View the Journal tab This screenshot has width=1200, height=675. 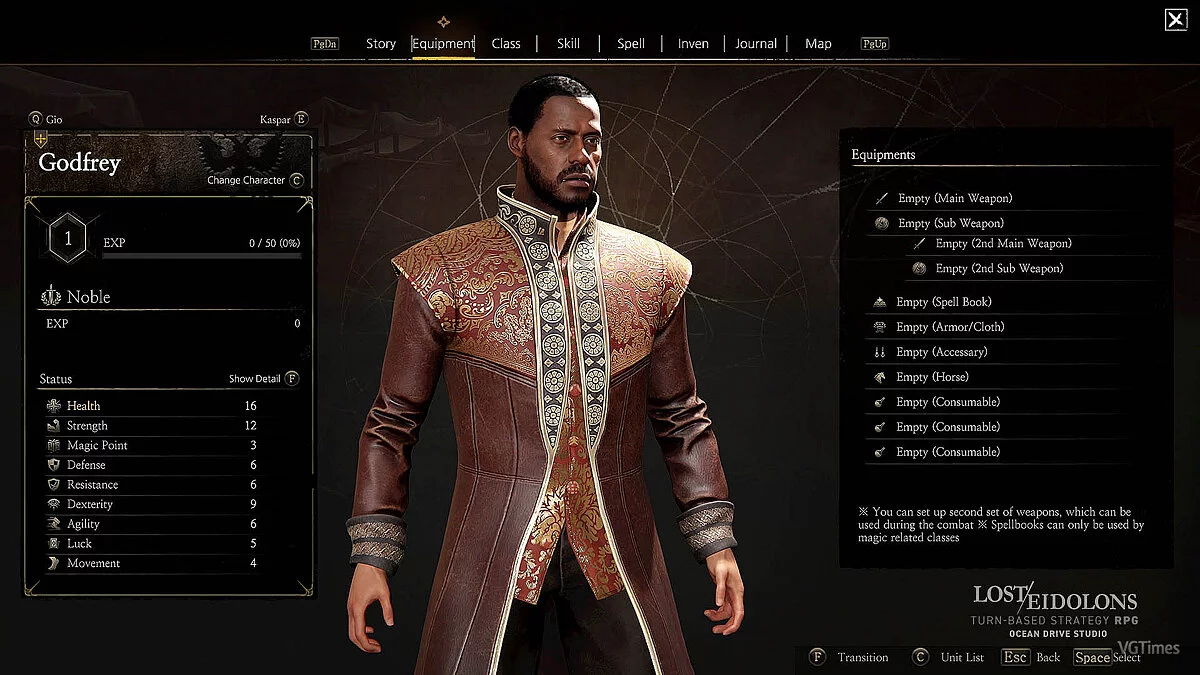[756, 44]
